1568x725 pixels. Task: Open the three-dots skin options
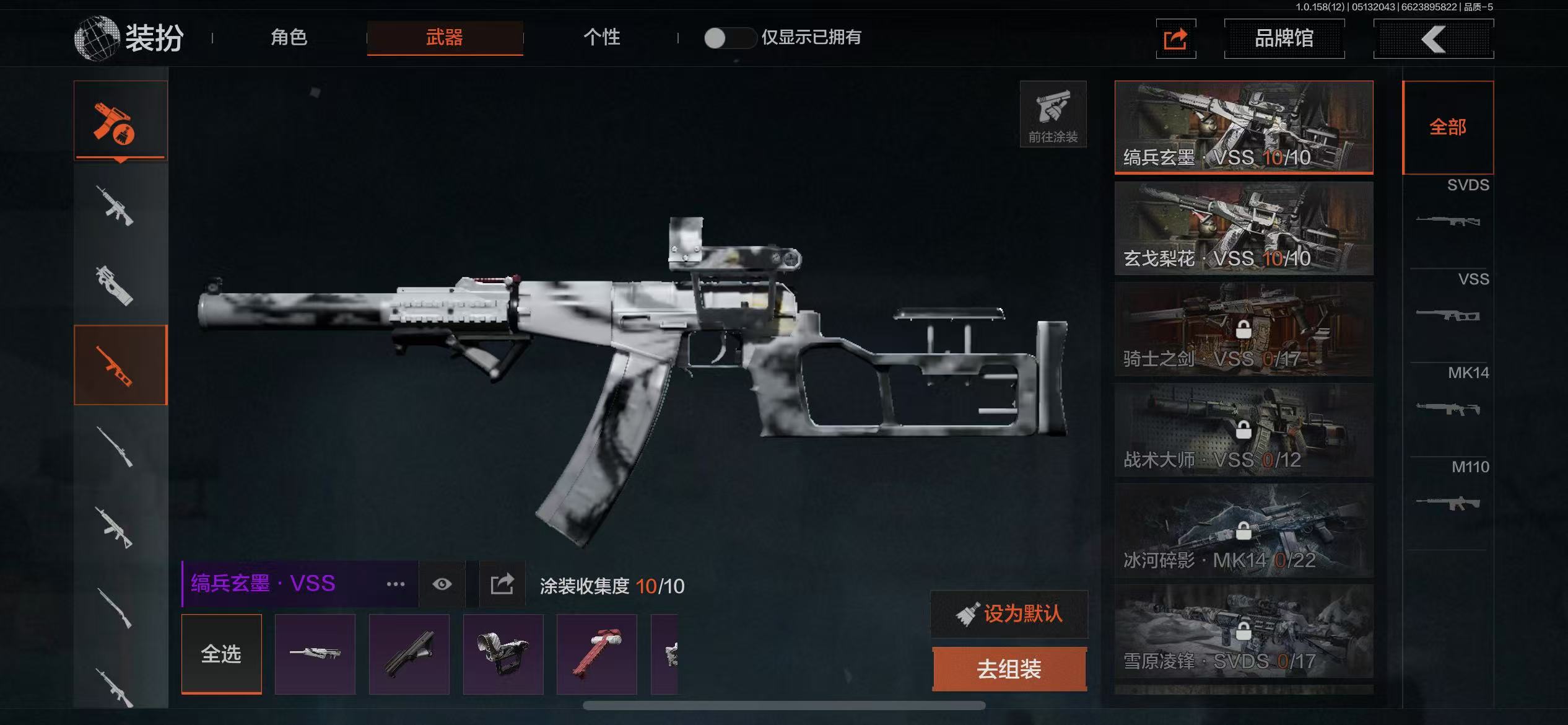pos(396,584)
